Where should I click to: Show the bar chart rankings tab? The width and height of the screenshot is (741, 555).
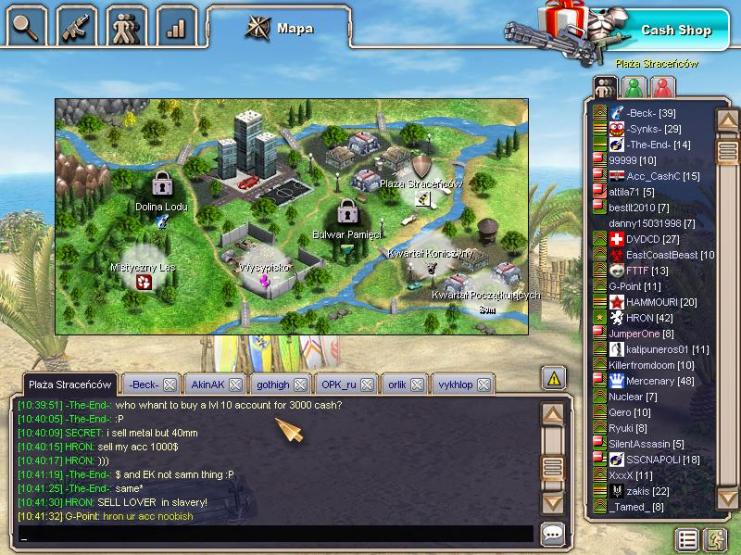[x=177, y=27]
